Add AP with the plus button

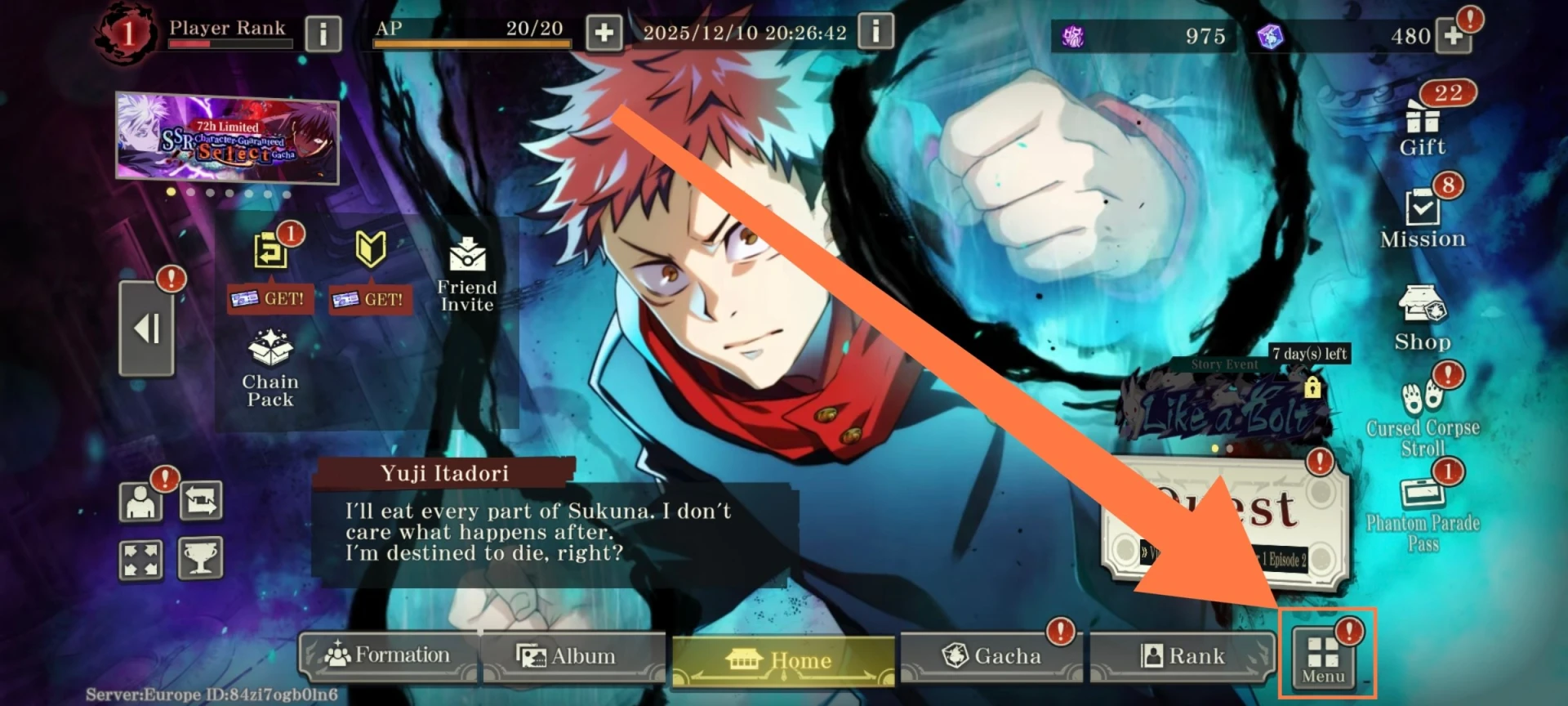604,34
